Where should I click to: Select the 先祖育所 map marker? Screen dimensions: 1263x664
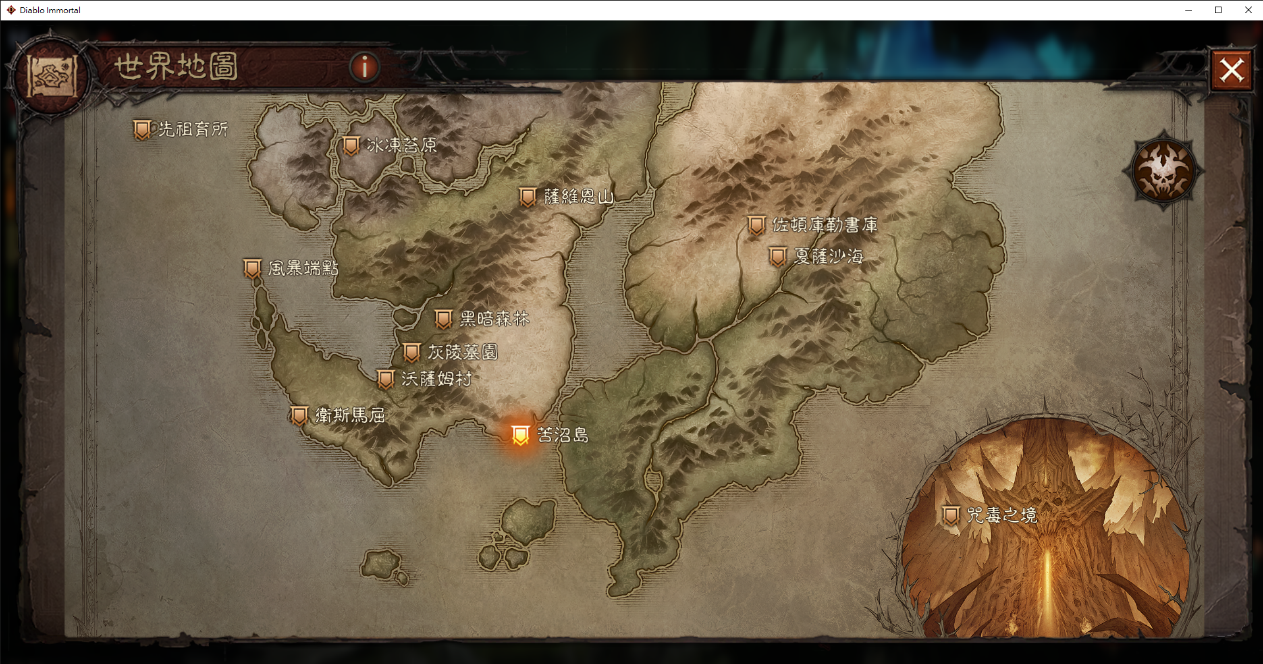click(143, 129)
